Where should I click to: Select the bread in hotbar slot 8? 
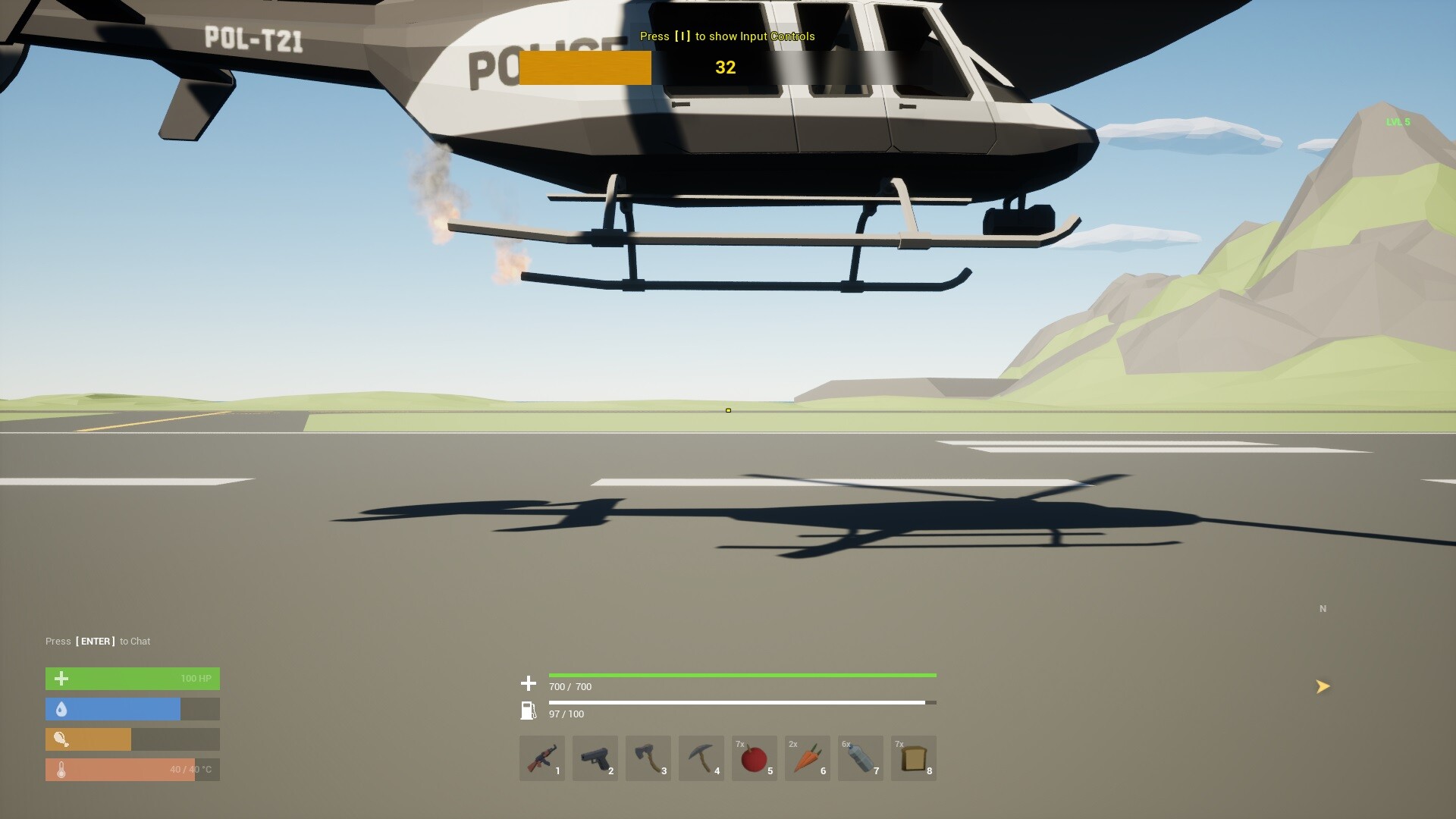(x=913, y=758)
